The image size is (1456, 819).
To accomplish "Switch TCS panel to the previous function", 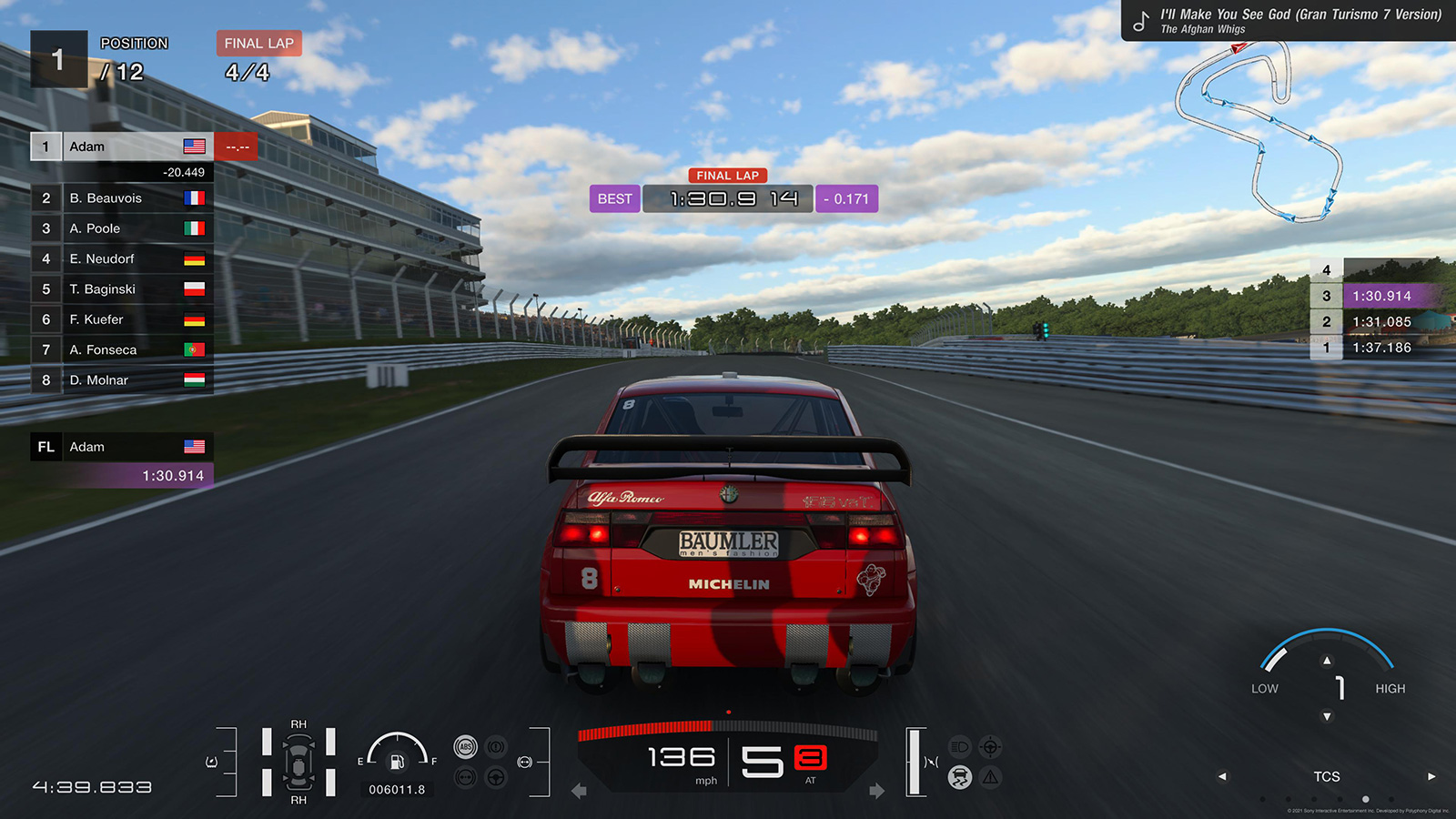I will [1222, 776].
